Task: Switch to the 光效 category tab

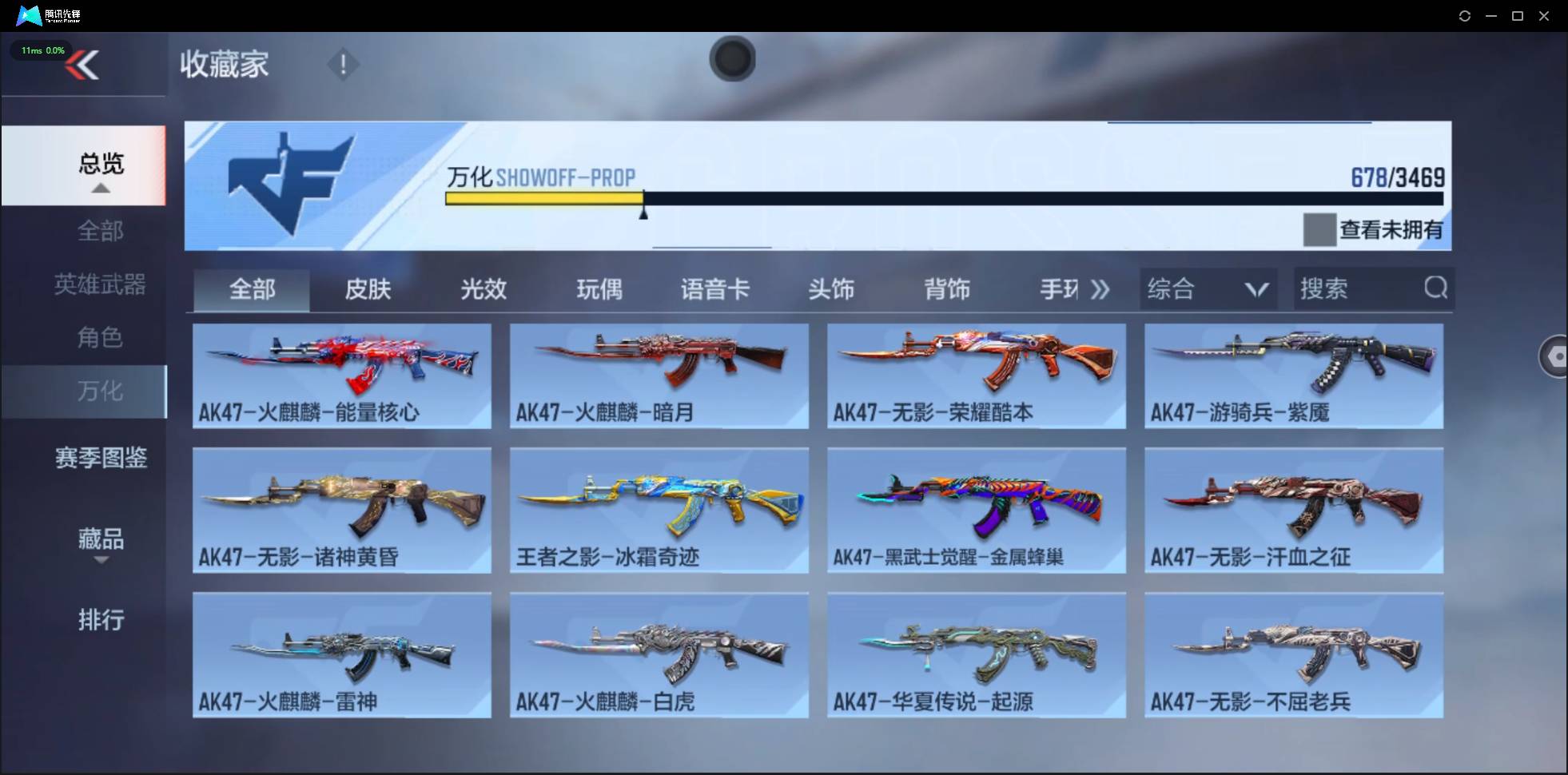Action: pyautogui.click(x=484, y=289)
